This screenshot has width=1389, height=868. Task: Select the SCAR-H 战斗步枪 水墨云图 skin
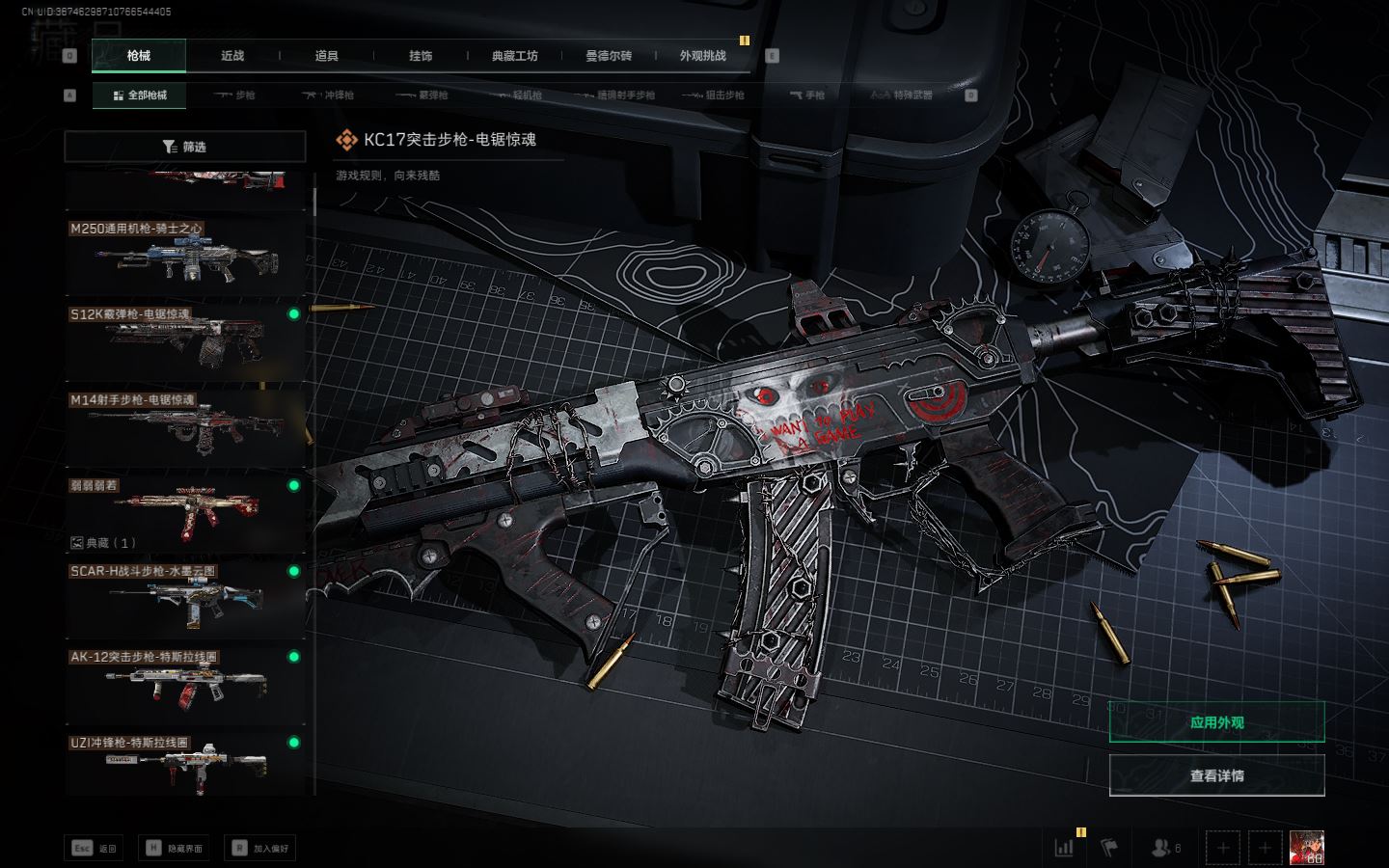click(185, 598)
